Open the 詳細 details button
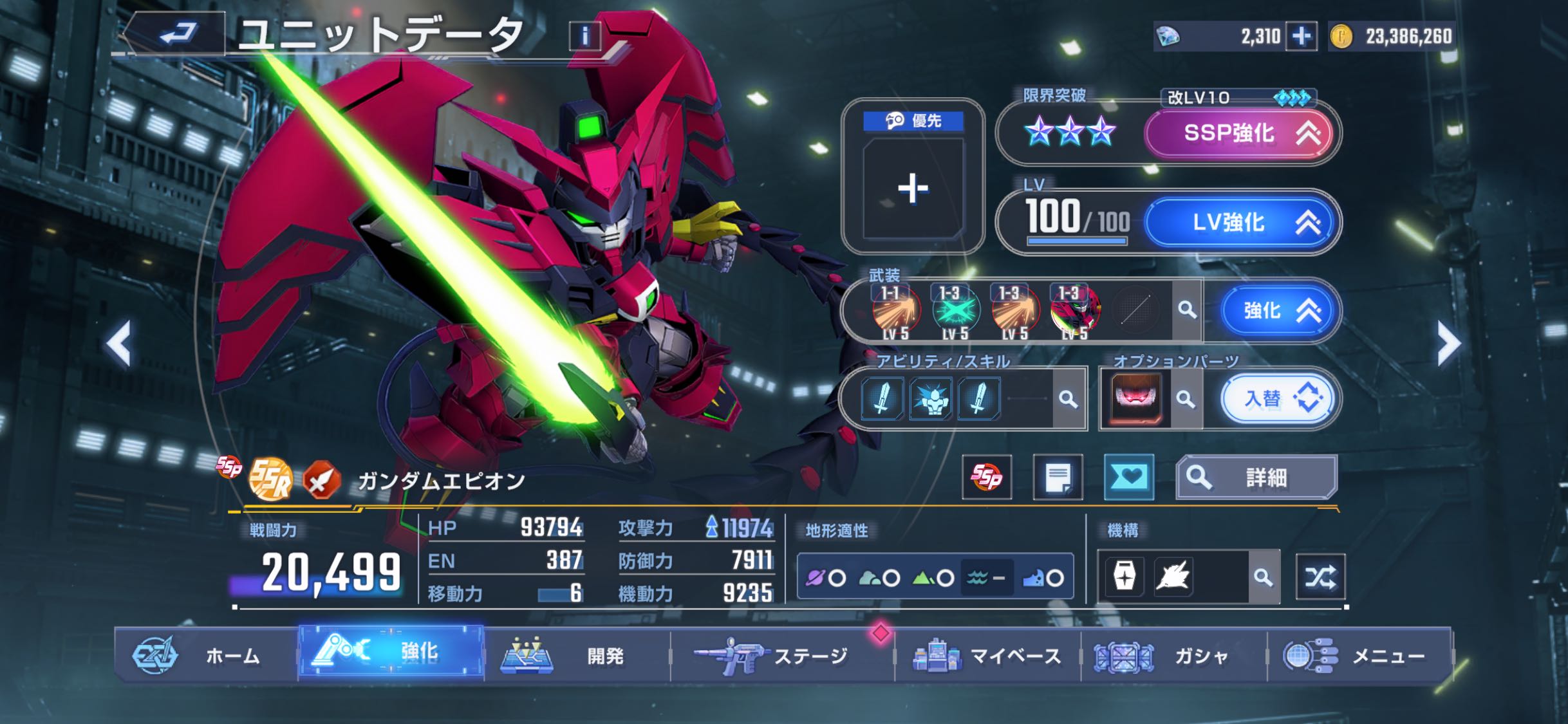Viewport: 1568px width, 724px height. (1256, 478)
